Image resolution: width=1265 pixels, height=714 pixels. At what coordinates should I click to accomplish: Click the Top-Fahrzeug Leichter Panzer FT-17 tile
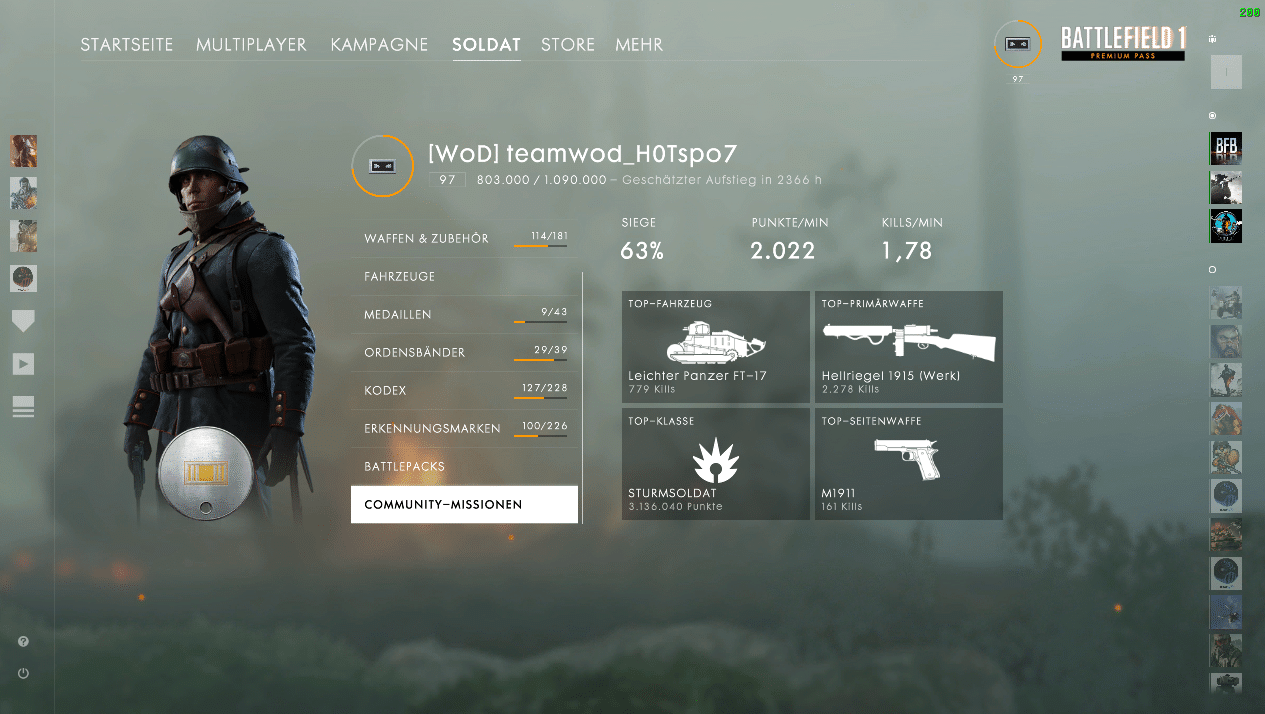point(716,347)
